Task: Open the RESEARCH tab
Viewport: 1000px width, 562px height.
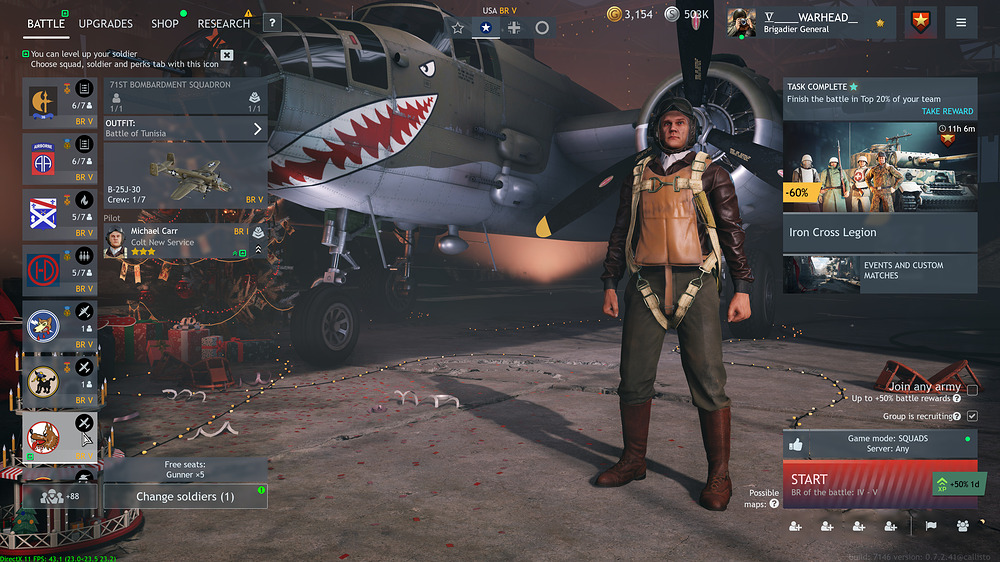Action: [x=224, y=23]
